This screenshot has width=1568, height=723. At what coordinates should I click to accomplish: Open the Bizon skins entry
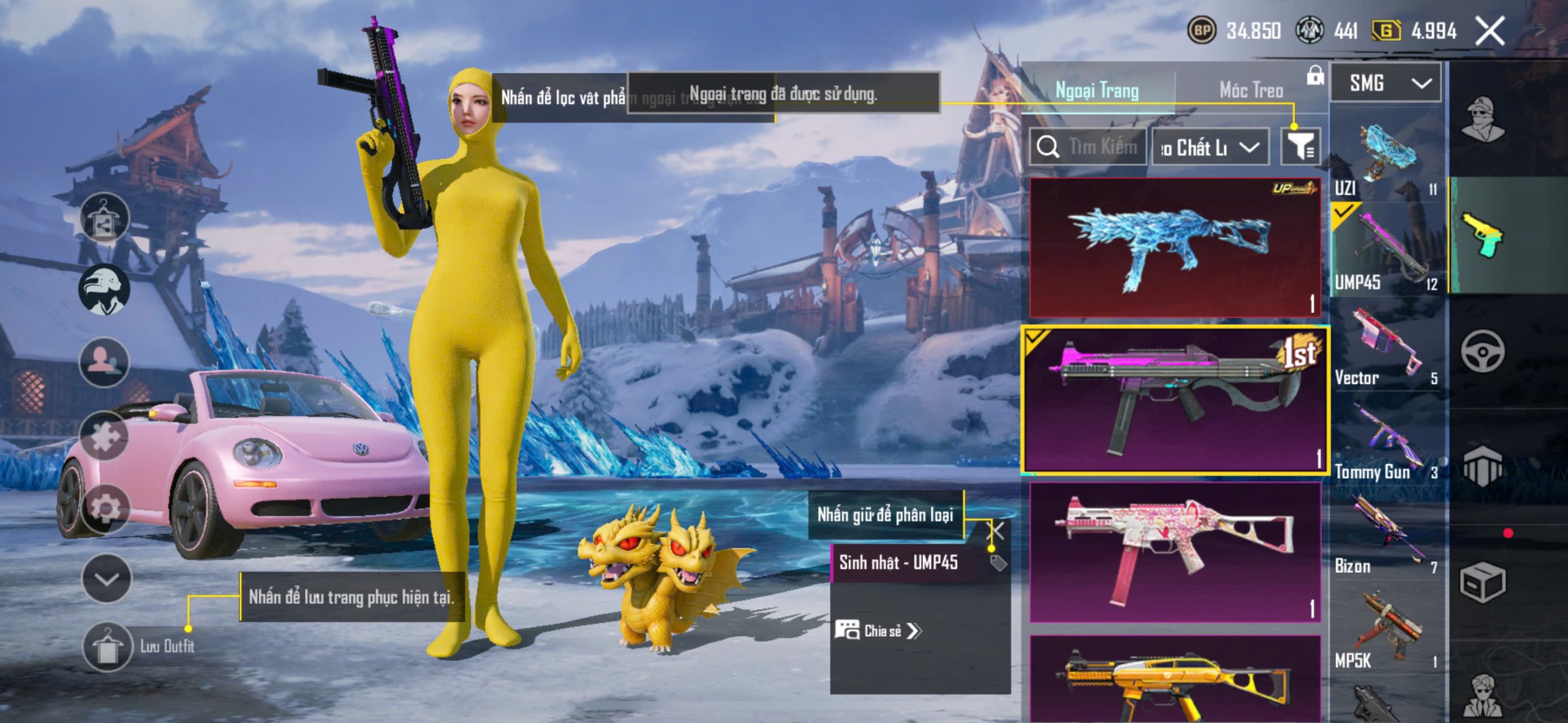pyautogui.click(x=1385, y=536)
